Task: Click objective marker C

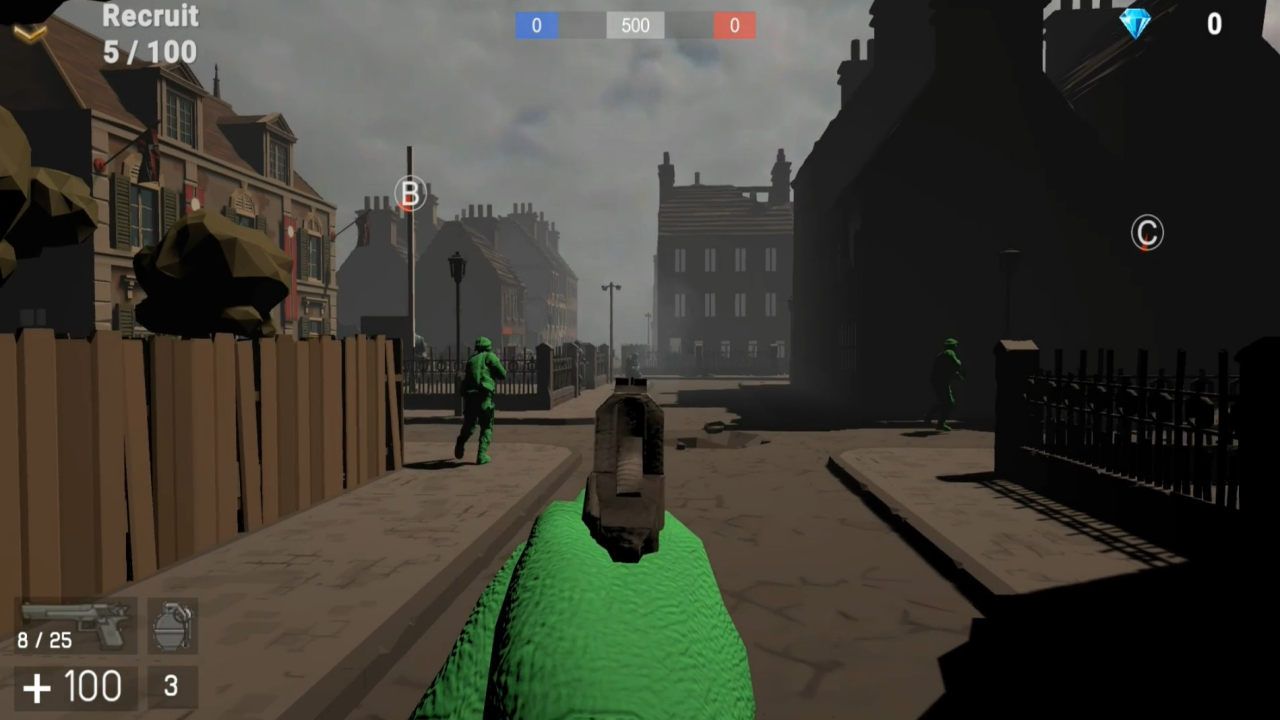Action: click(1147, 233)
